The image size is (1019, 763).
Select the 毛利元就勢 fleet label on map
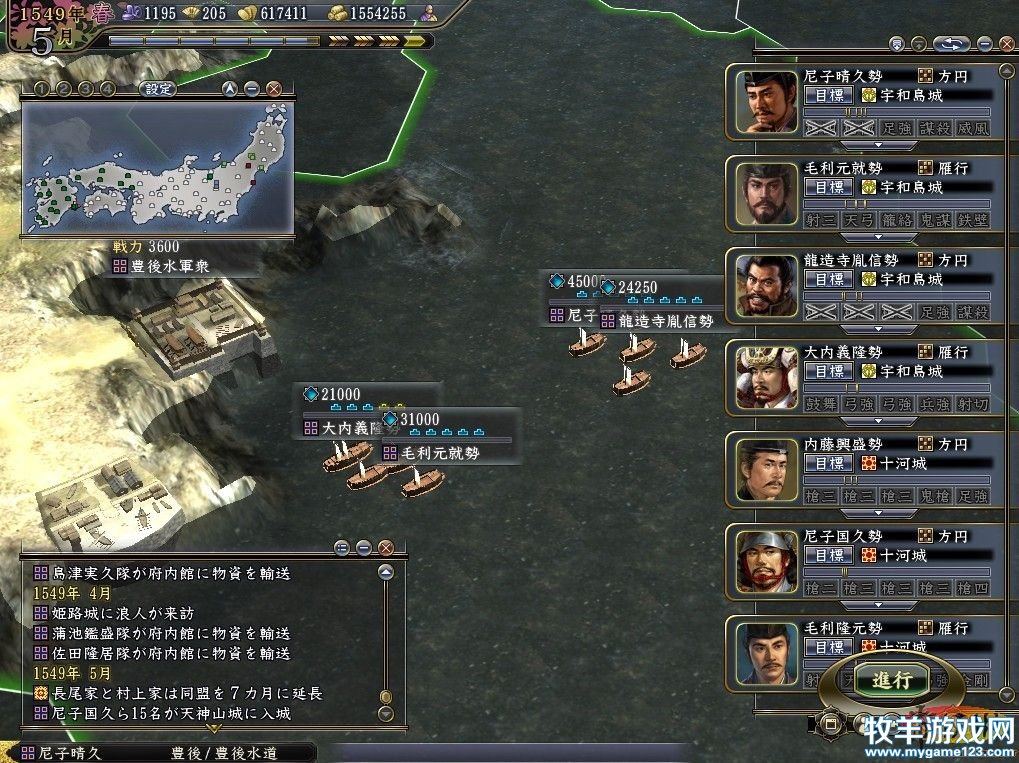click(442, 453)
